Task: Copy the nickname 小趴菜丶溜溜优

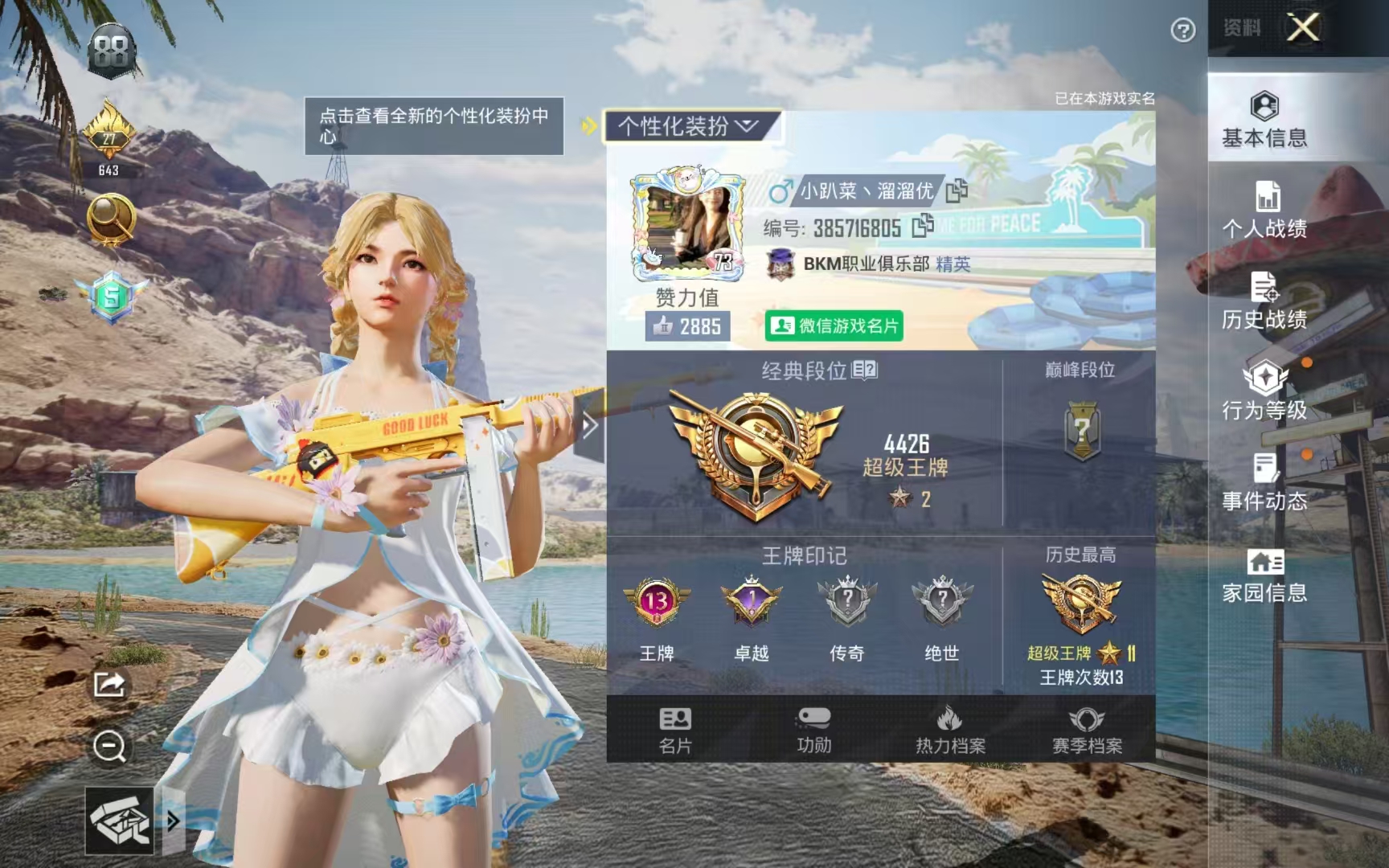Action: [957, 191]
